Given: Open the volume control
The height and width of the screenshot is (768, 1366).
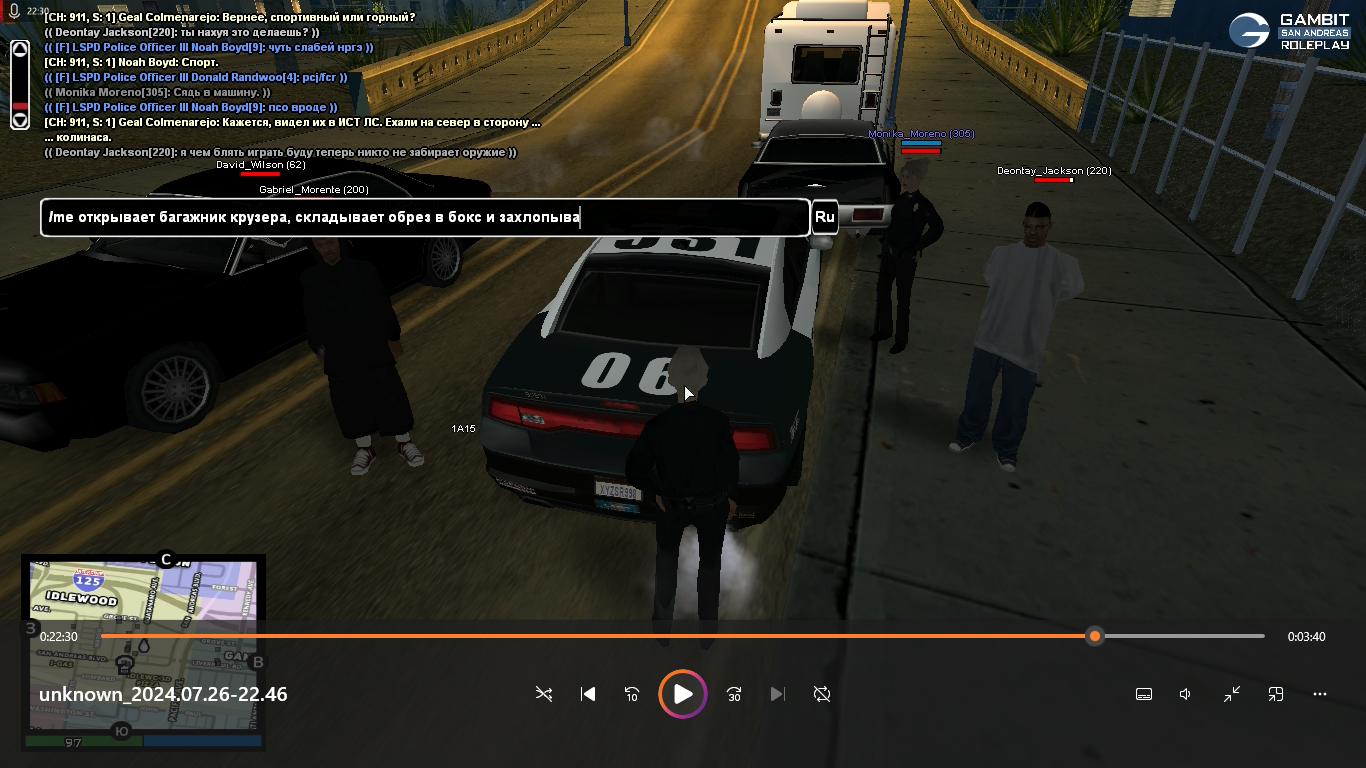Looking at the screenshot, I should [1186, 694].
